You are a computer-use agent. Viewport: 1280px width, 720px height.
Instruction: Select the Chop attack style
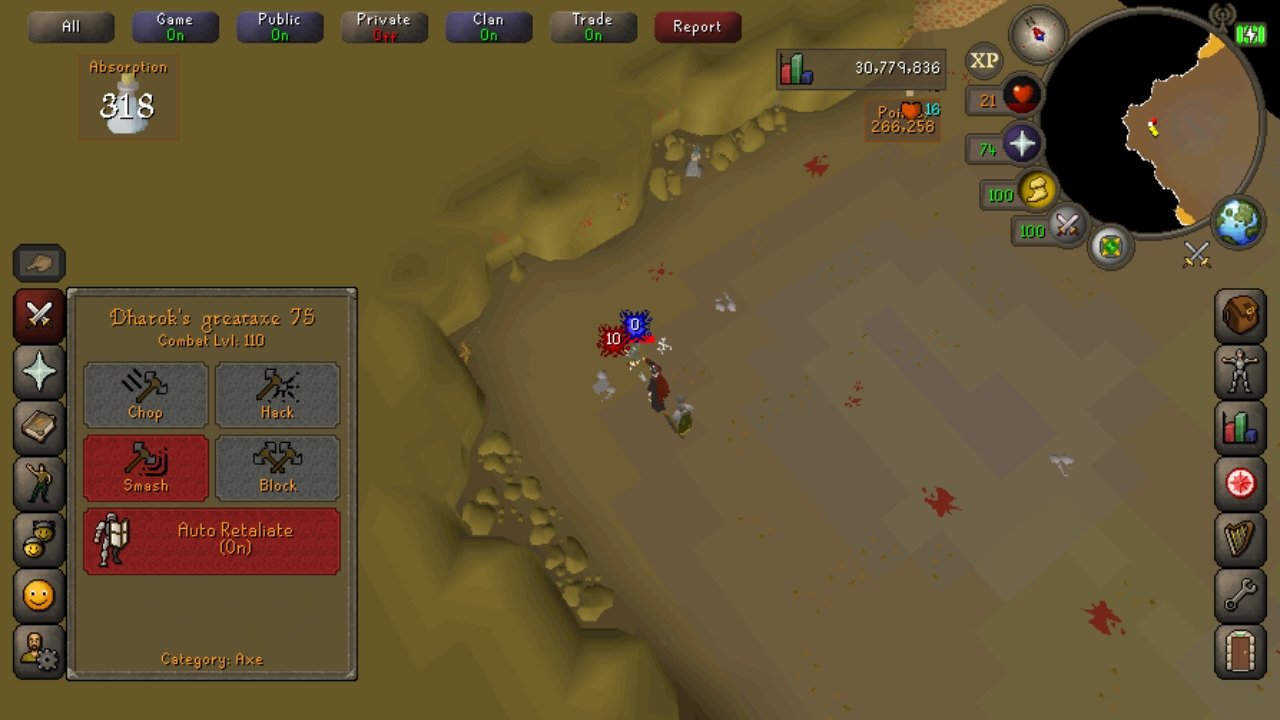coord(146,395)
